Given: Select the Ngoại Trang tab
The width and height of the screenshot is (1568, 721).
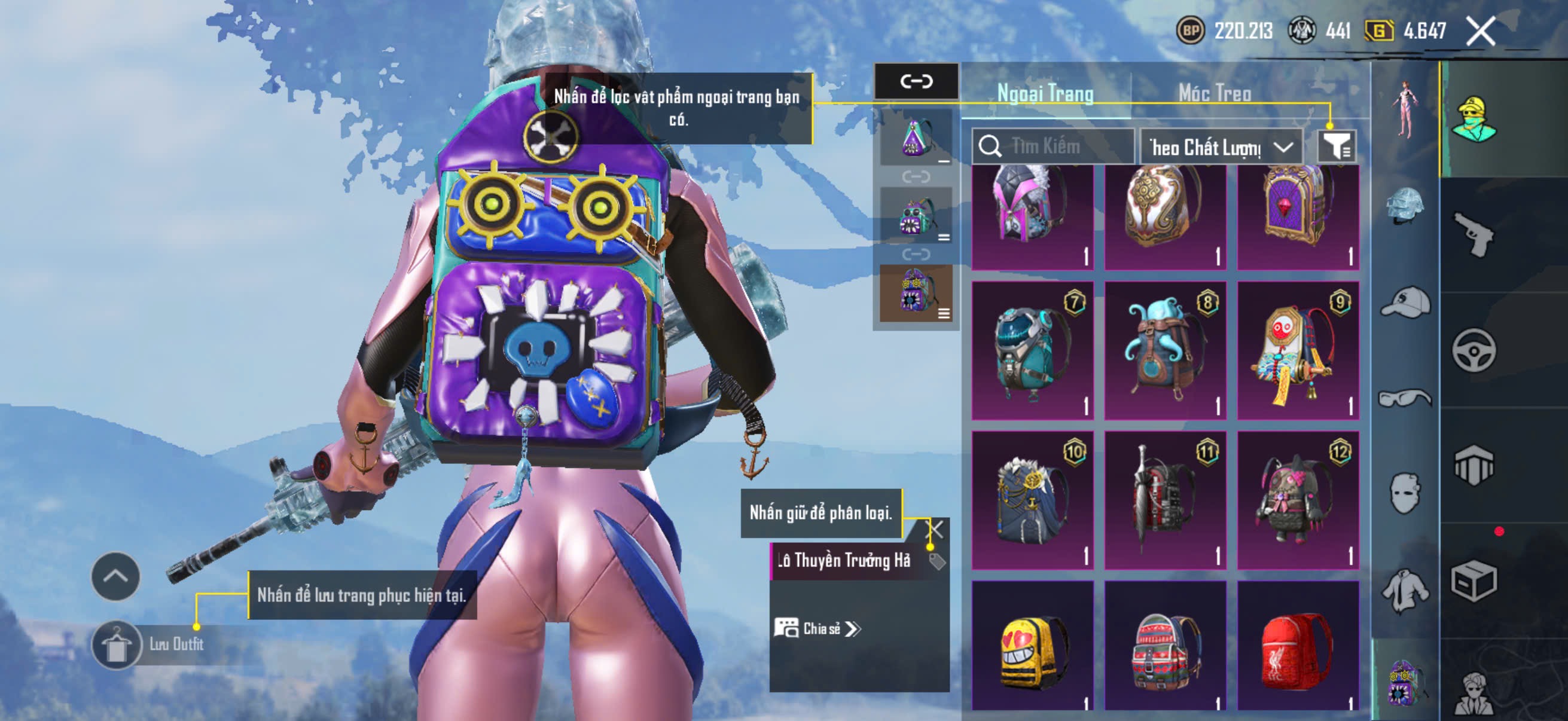Looking at the screenshot, I should click(x=1045, y=93).
